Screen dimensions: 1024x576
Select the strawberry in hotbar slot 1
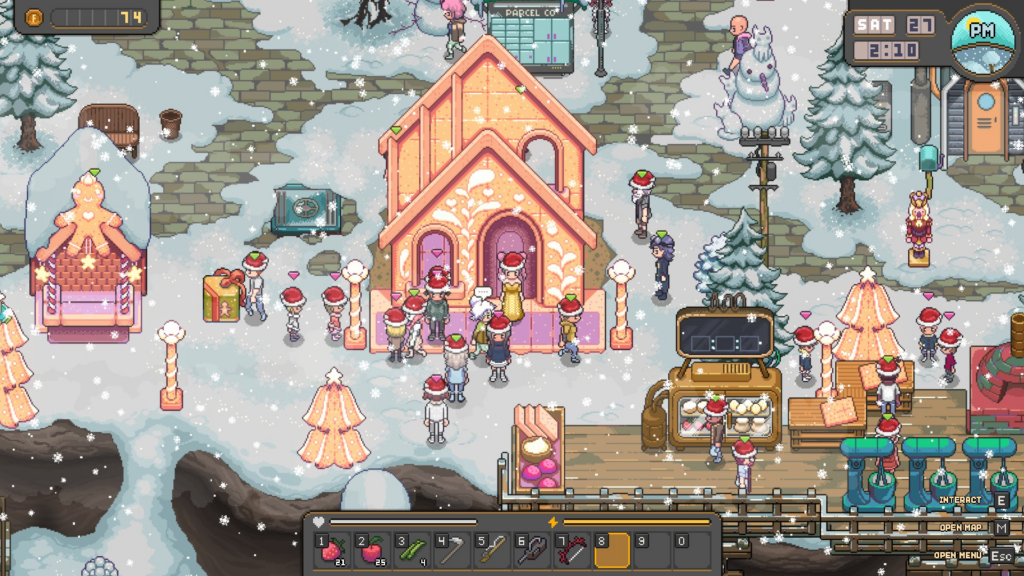(x=333, y=550)
